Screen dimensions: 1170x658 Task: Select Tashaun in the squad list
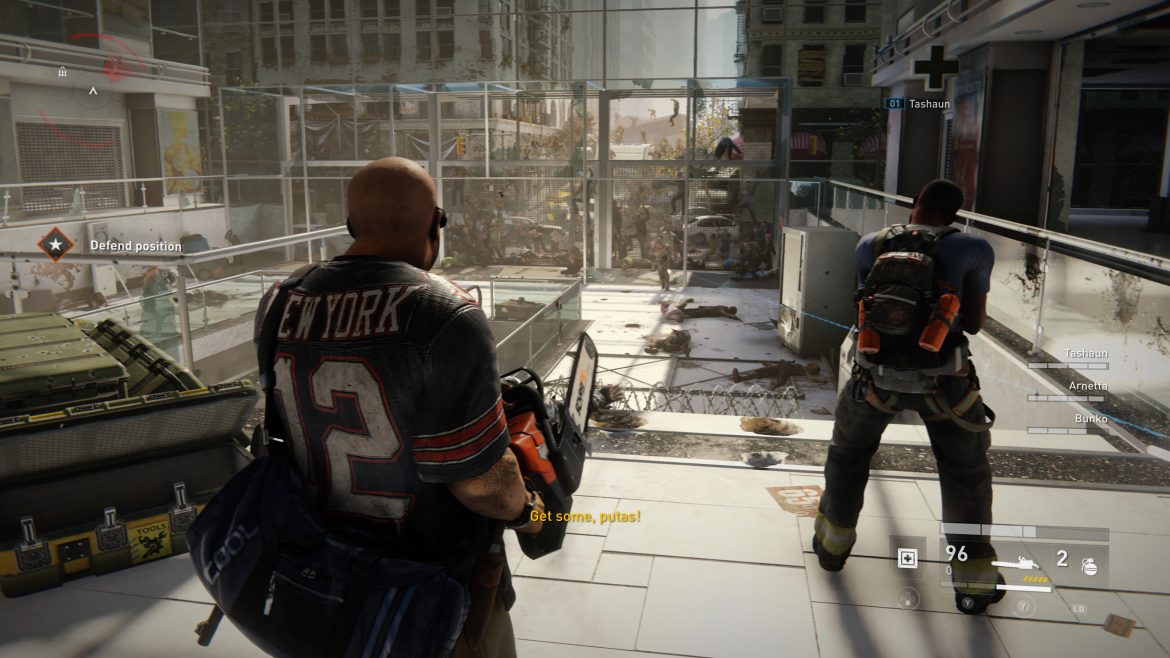coord(1087,353)
